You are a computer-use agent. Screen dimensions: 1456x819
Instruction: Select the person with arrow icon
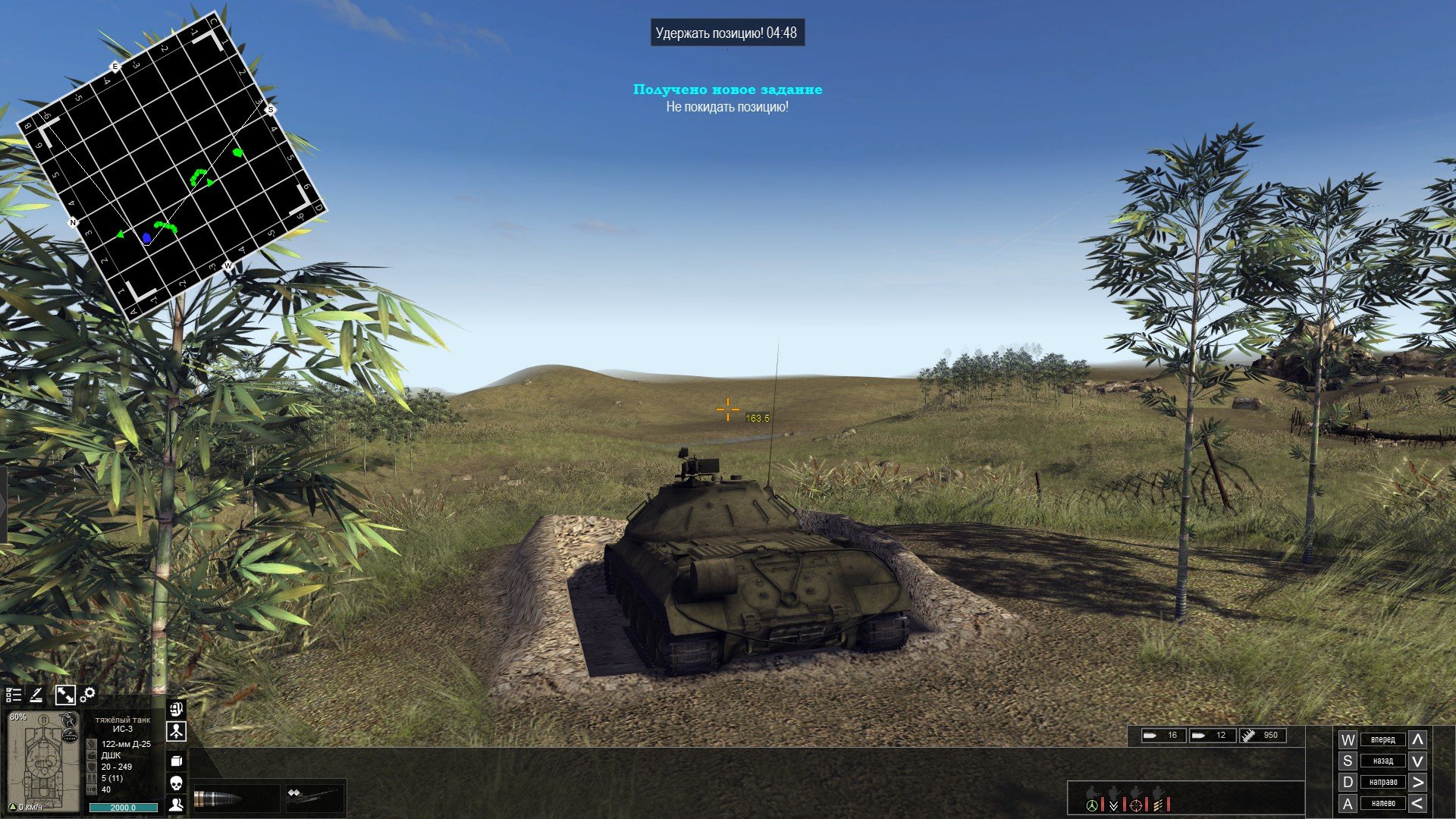pyautogui.click(x=176, y=732)
